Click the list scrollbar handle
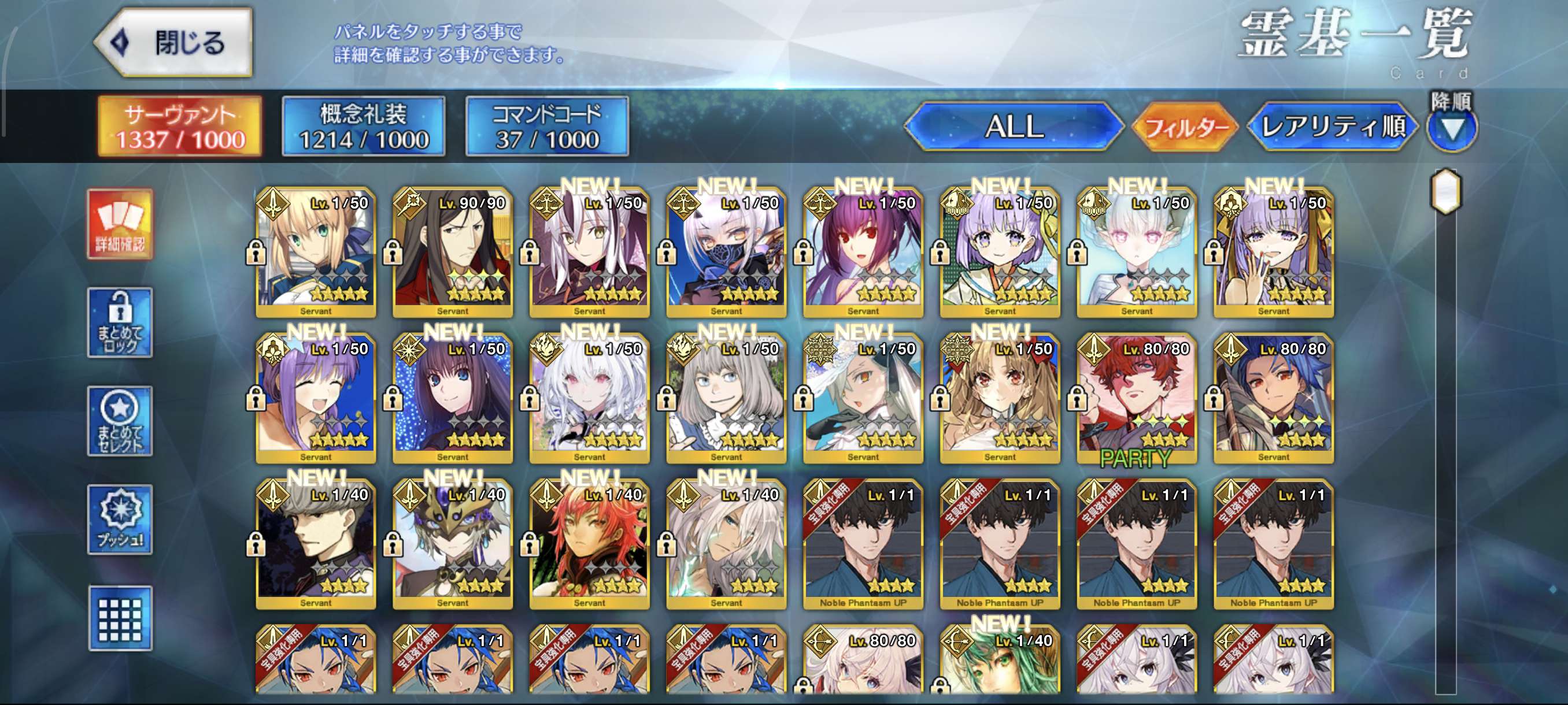 (x=1445, y=192)
